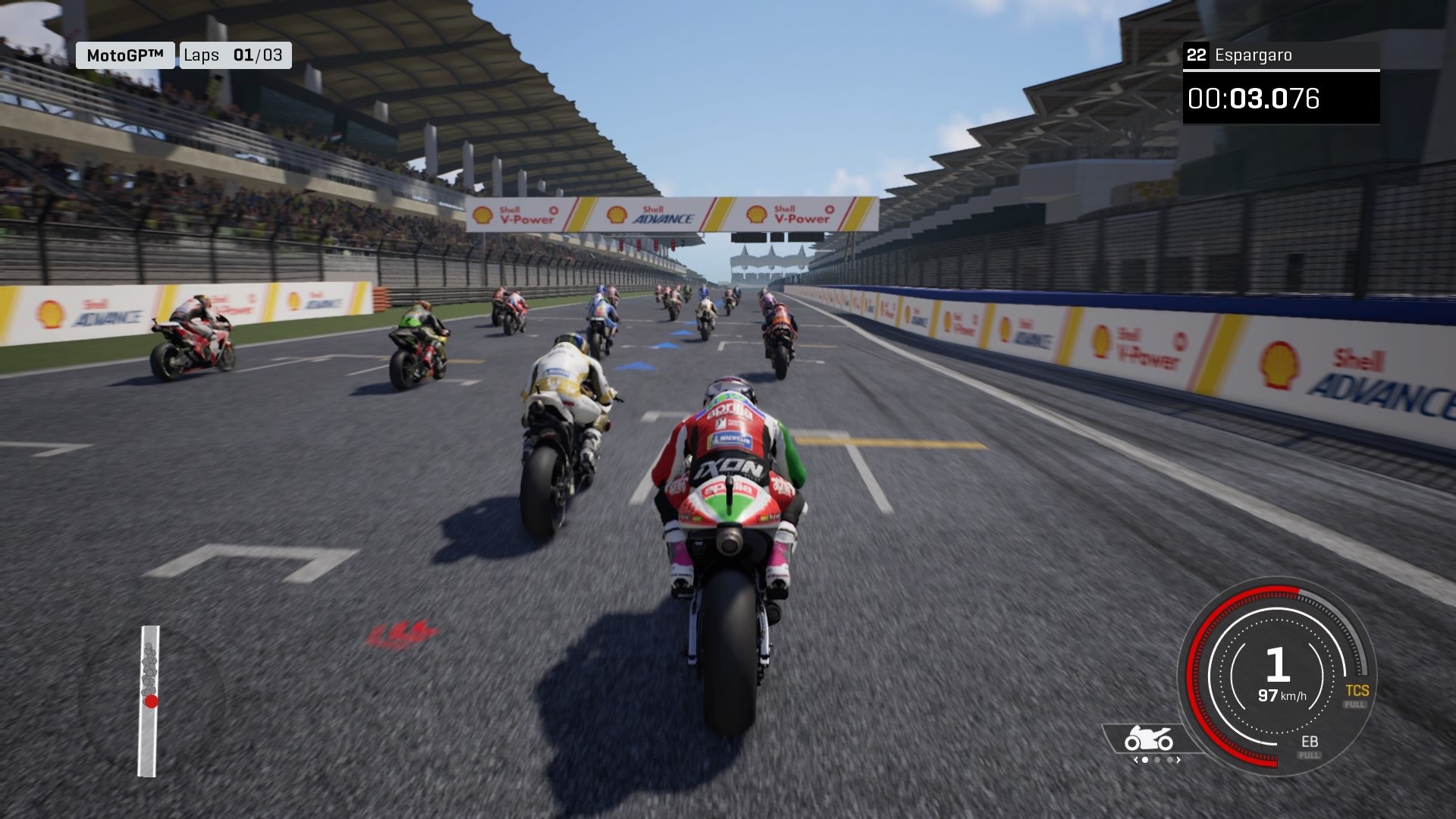Click the Laps 01/03 counter panel
This screenshot has height=819, width=1456.
234,55
